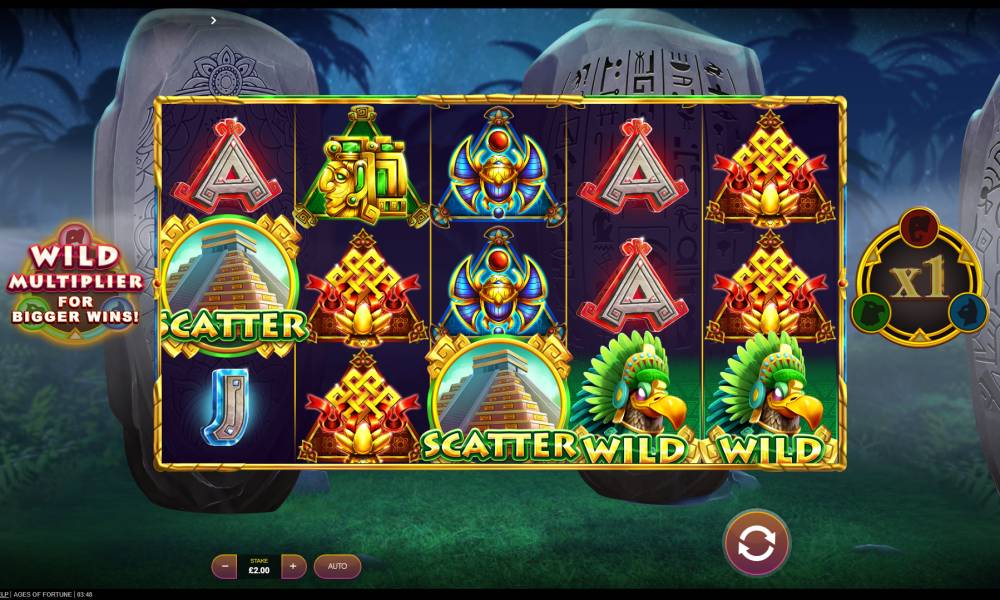Increase the stake with the plus button
The height and width of the screenshot is (600, 1000).
coord(293,566)
